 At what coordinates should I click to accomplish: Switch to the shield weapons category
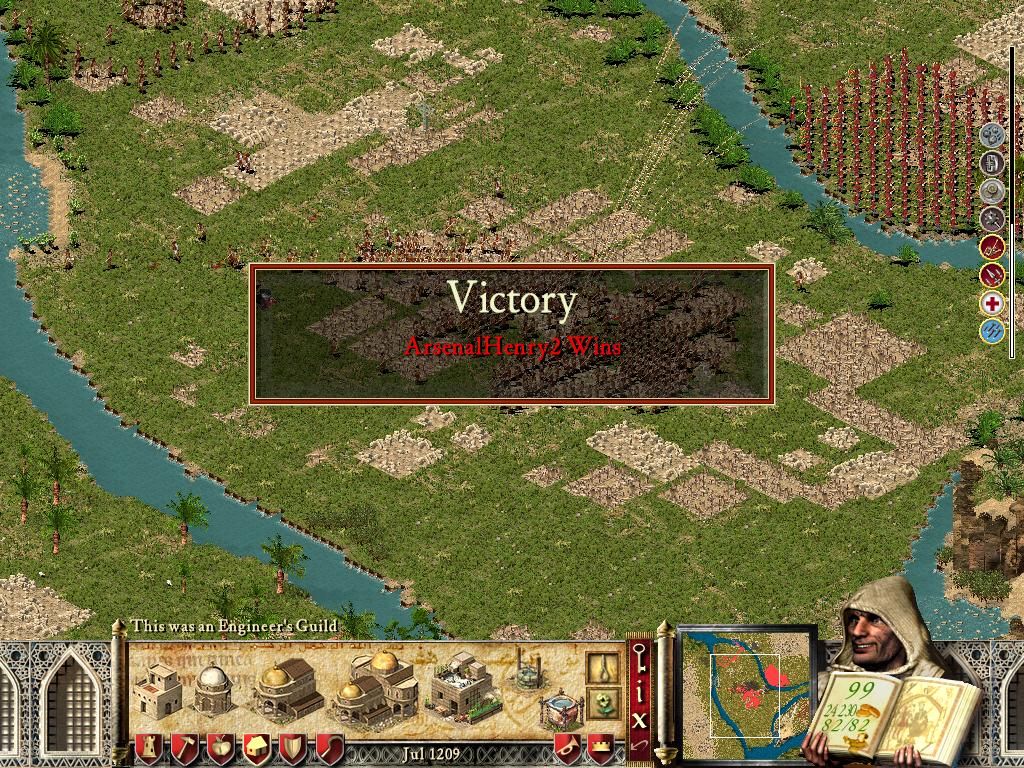[292, 748]
